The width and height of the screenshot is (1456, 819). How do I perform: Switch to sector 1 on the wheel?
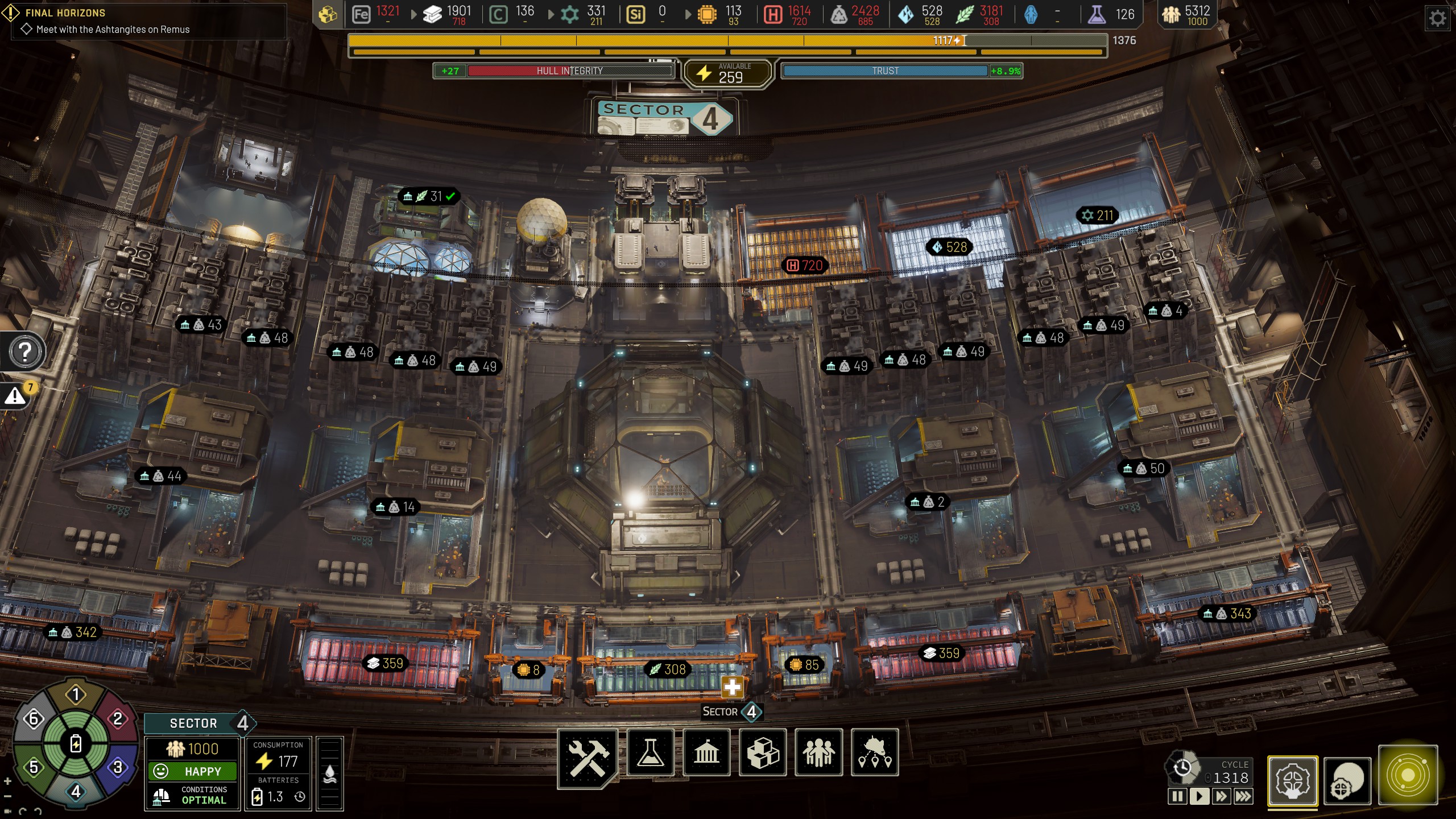[76, 694]
